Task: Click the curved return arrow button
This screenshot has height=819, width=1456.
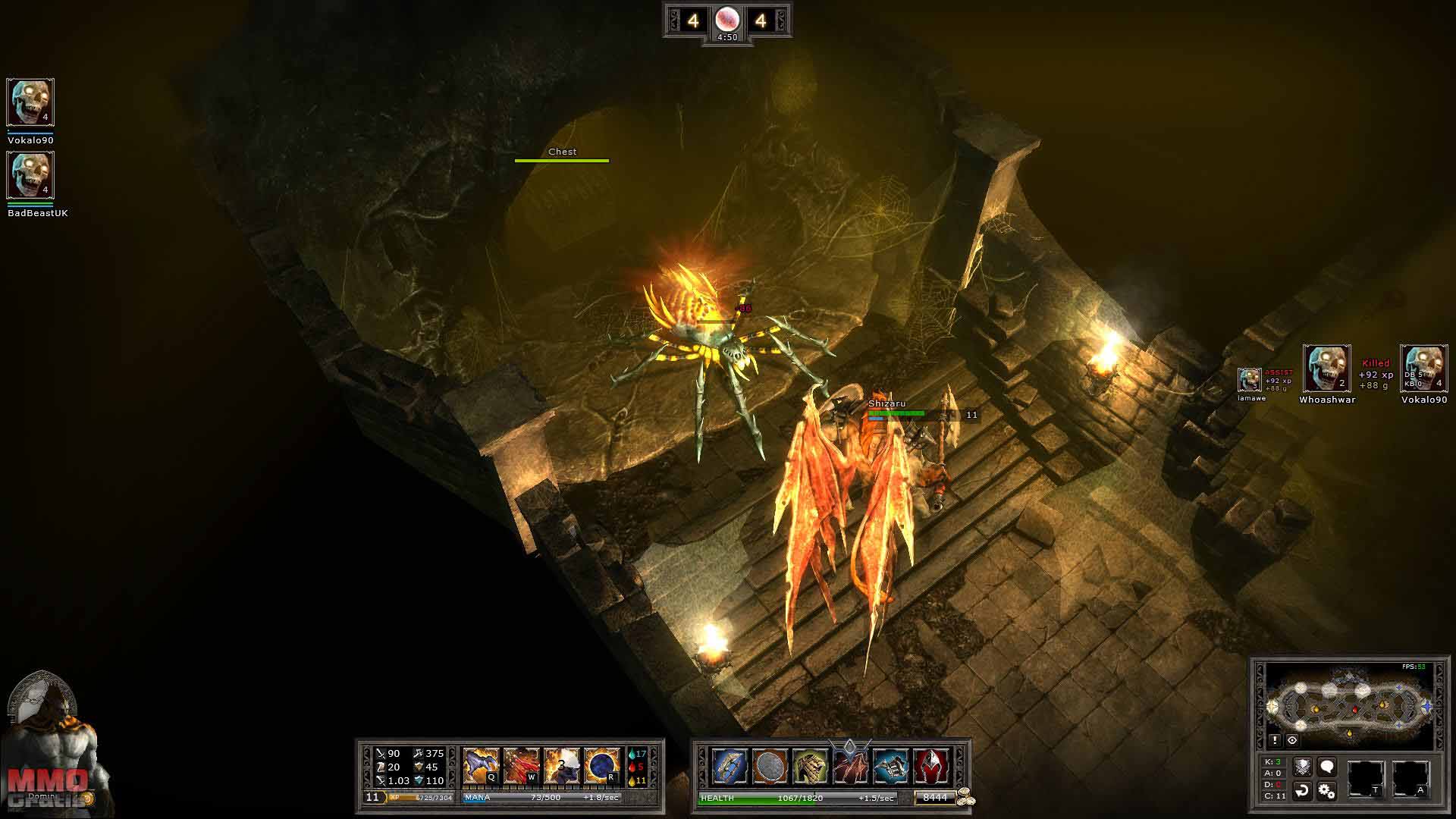Action: coord(1302,791)
